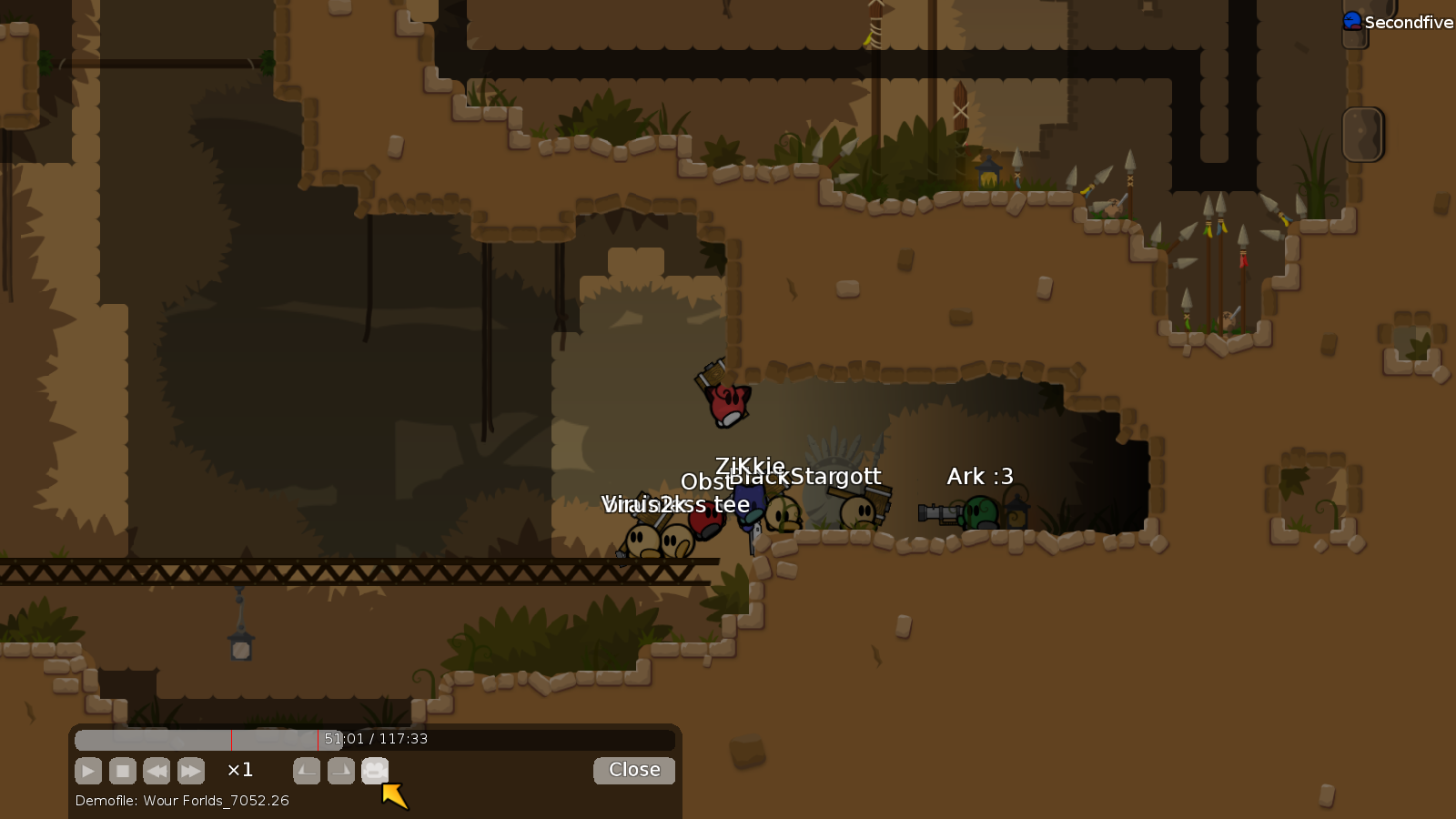Click Stargott's character in the tunnel
Screen dimensions: 1456x819
coord(858,511)
